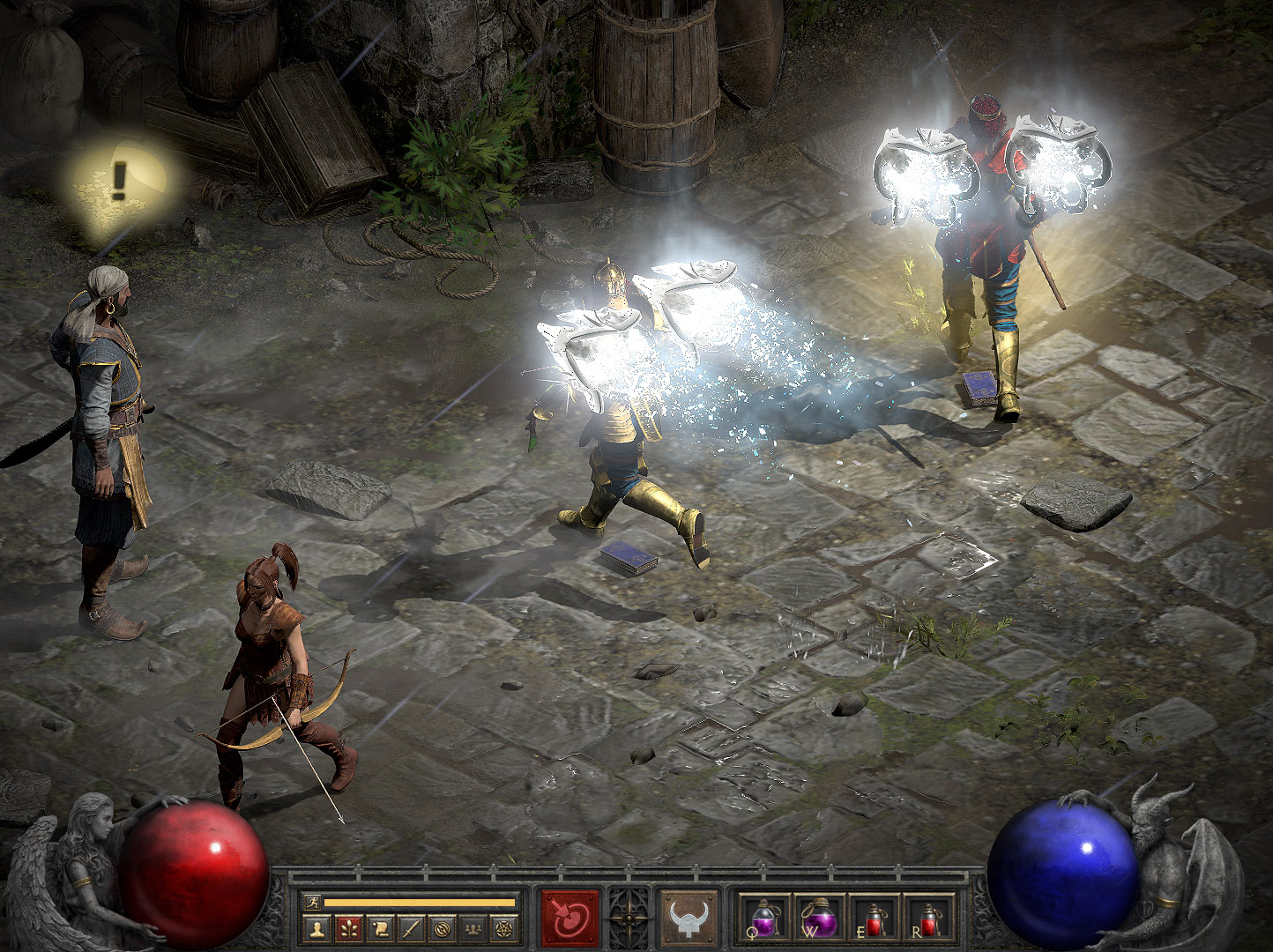Open the party screen icon

tap(473, 927)
